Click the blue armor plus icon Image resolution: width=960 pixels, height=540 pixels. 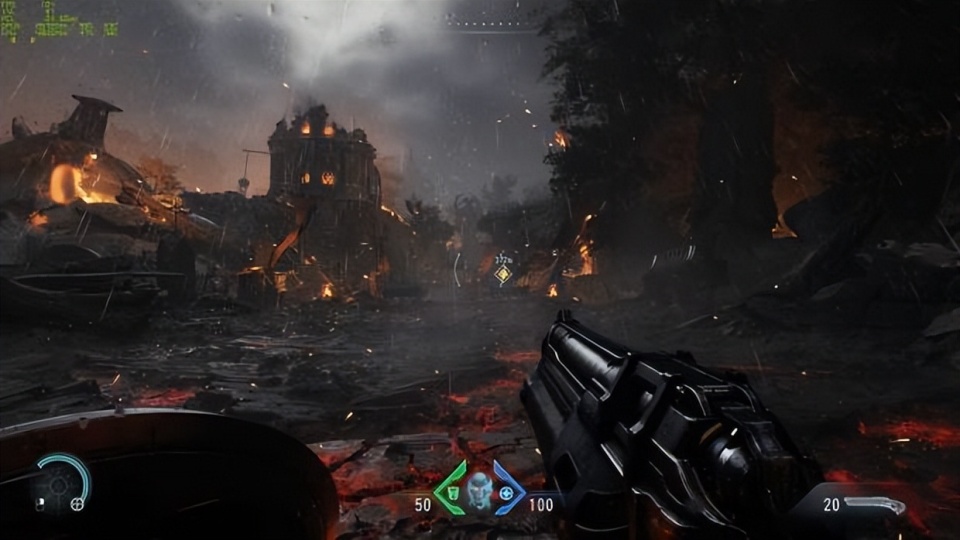(508, 492)
